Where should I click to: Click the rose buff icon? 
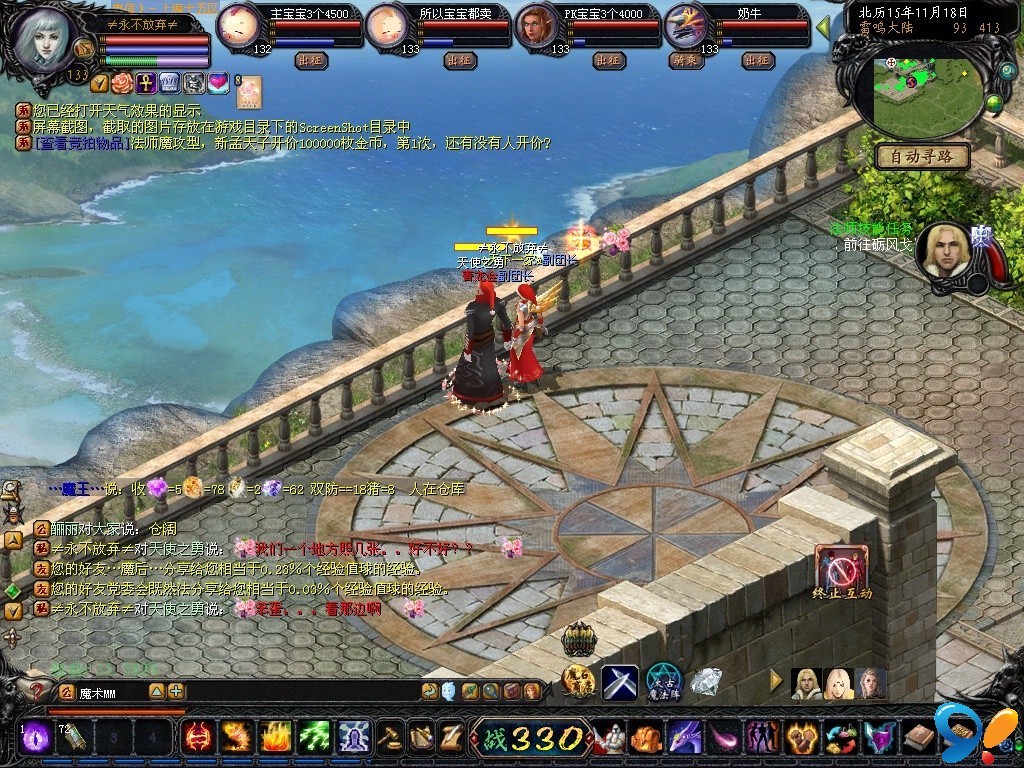click(x=121, y=82)
